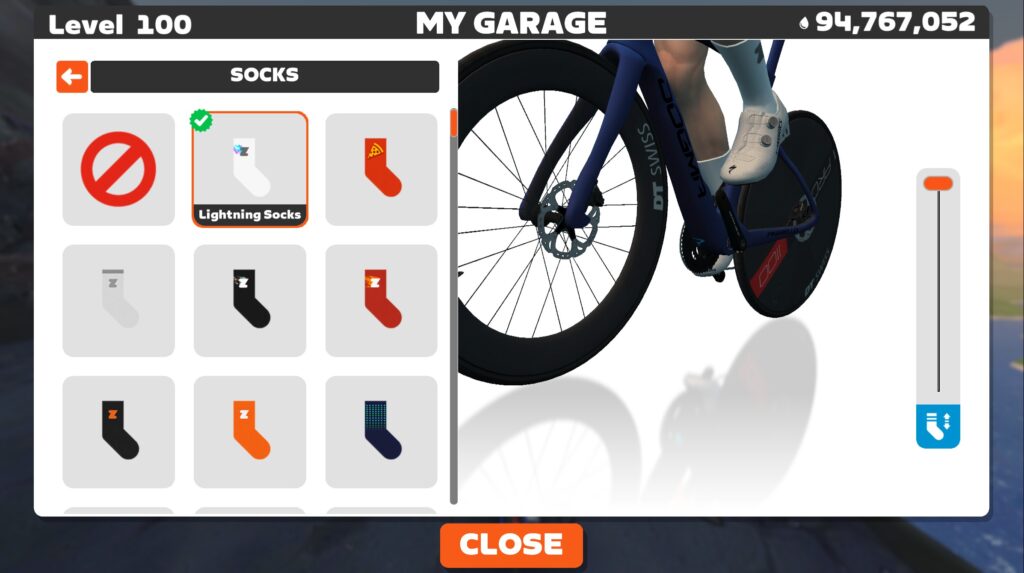
Task: Close the My Garage screen
Action: click(x=511, y=545)
